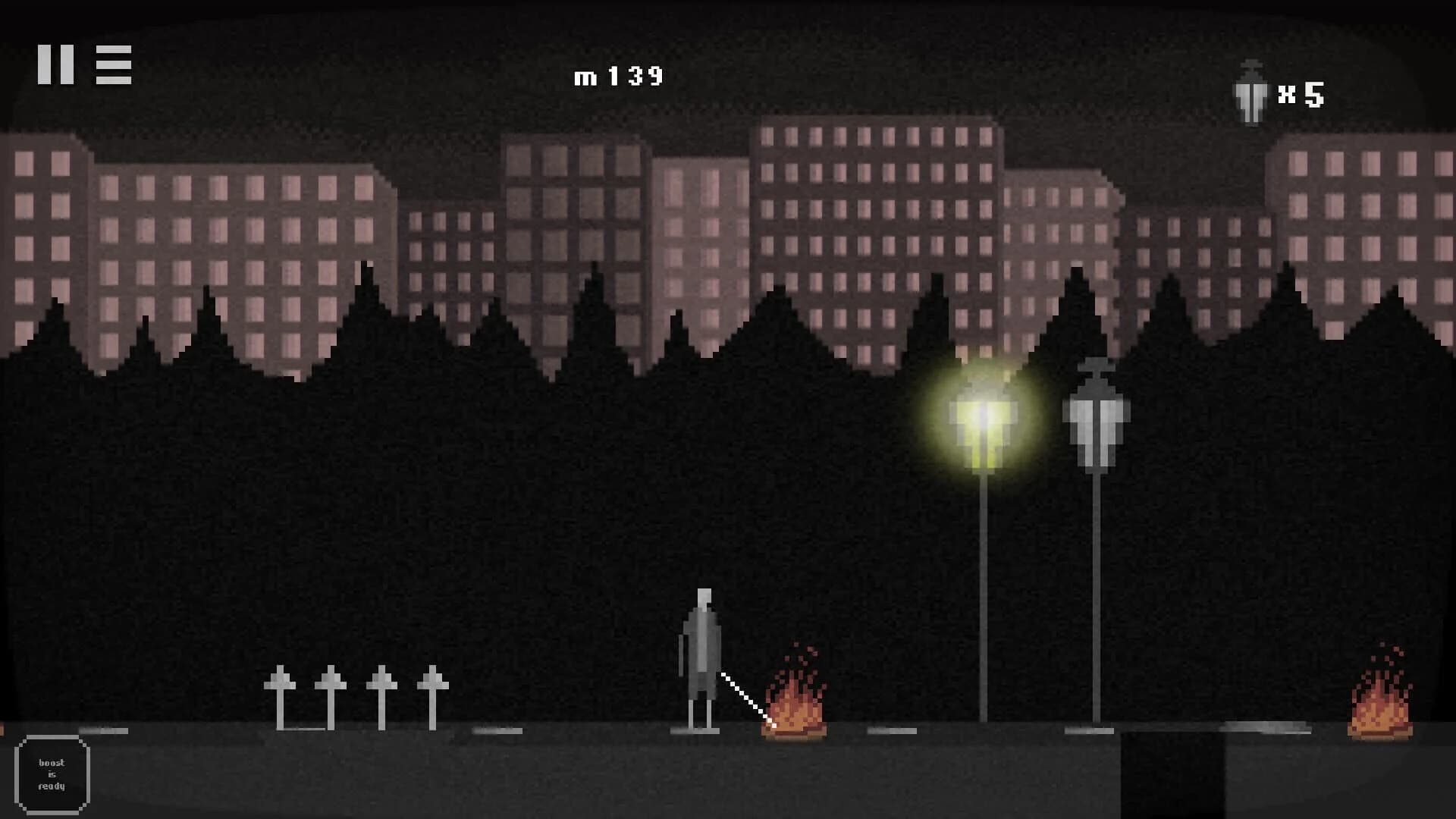The image size is (1456, 819).
Task: Select the player character holding the cane
Action: 701,652
